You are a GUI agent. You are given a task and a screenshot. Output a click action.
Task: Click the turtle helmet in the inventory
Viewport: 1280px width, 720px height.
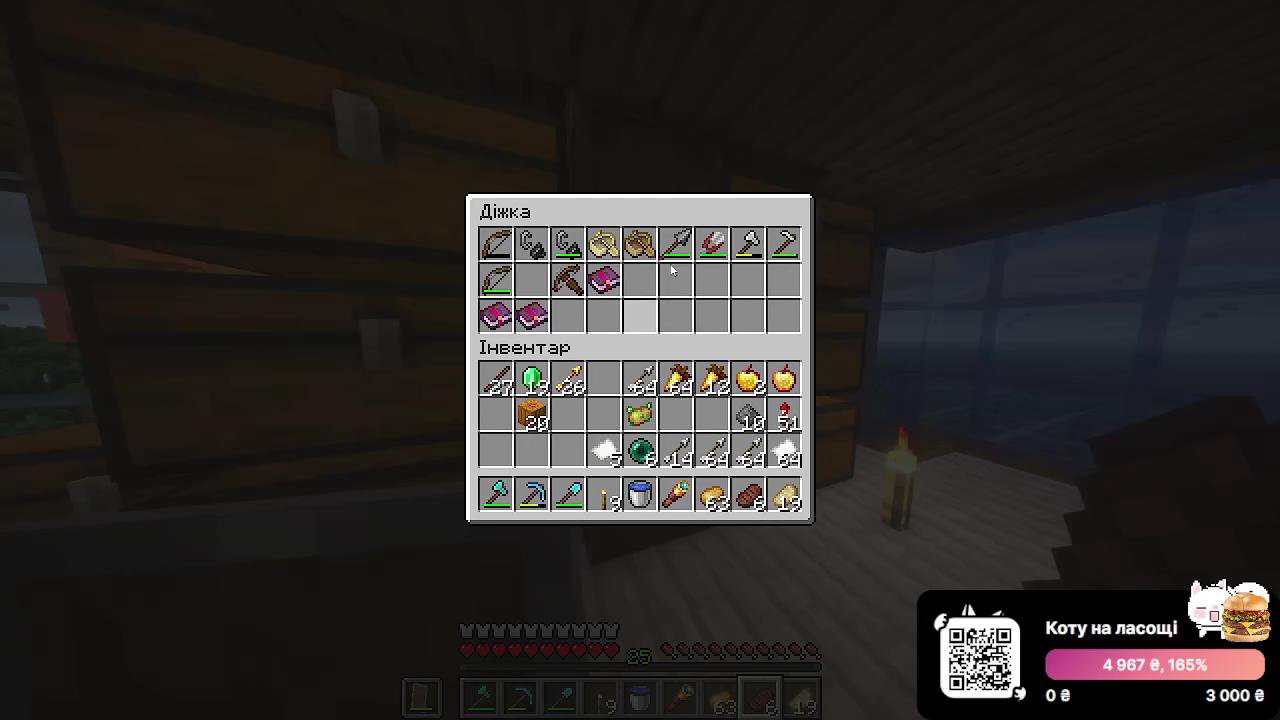(640, 415)
